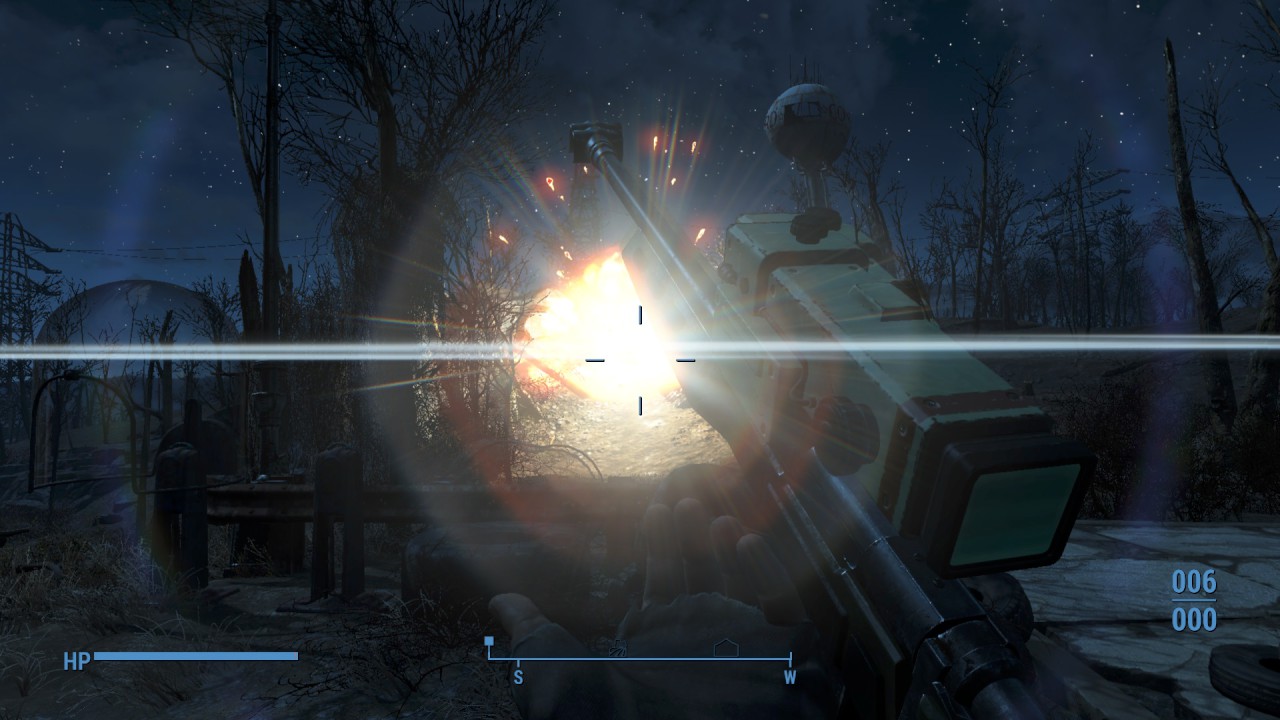Click the left end tick of the compass bar
The width and height of the screenshot is (1280, 720).
coord(488,658)
